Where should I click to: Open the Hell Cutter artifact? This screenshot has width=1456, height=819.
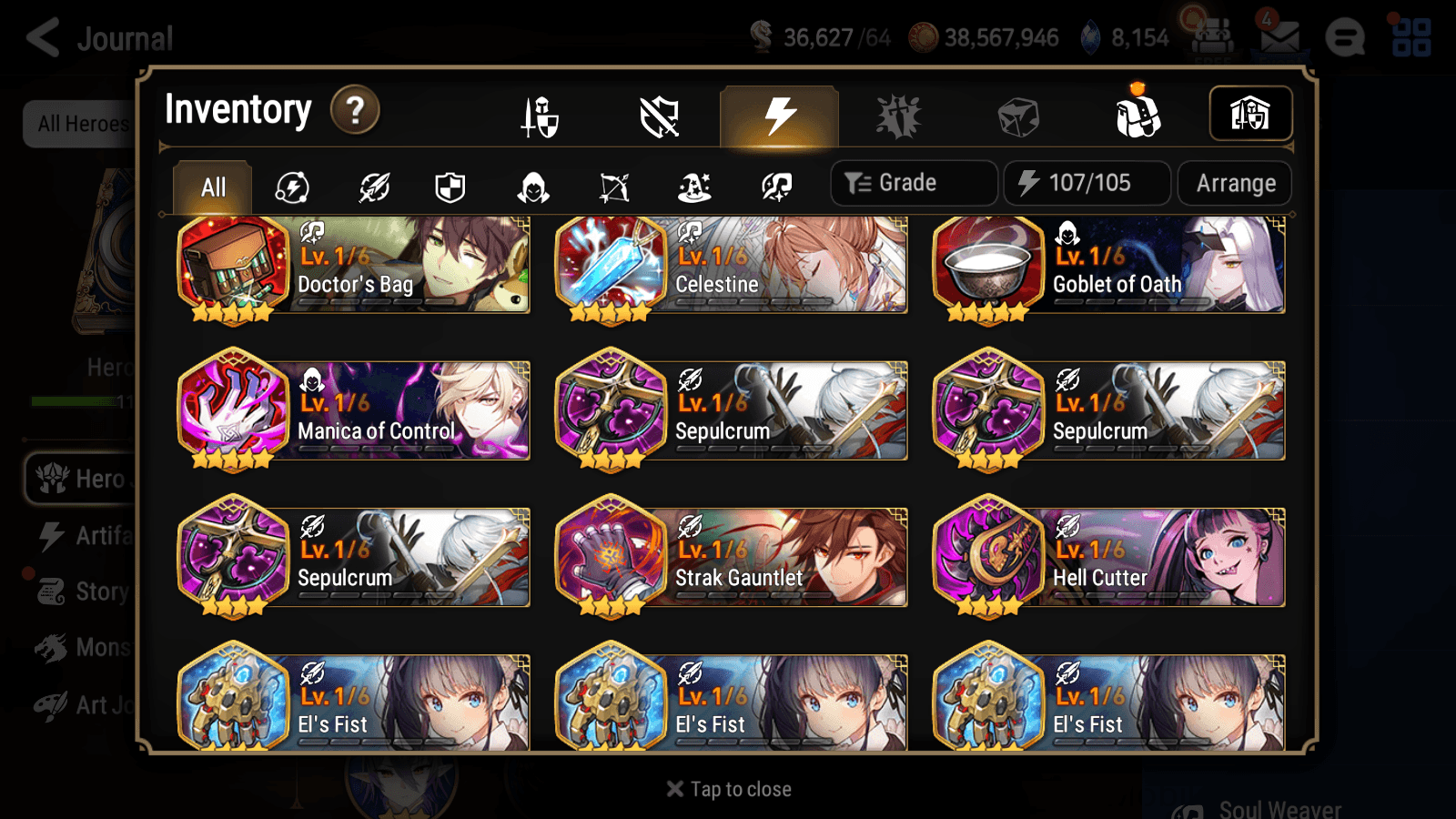(x=1108, y=558)
